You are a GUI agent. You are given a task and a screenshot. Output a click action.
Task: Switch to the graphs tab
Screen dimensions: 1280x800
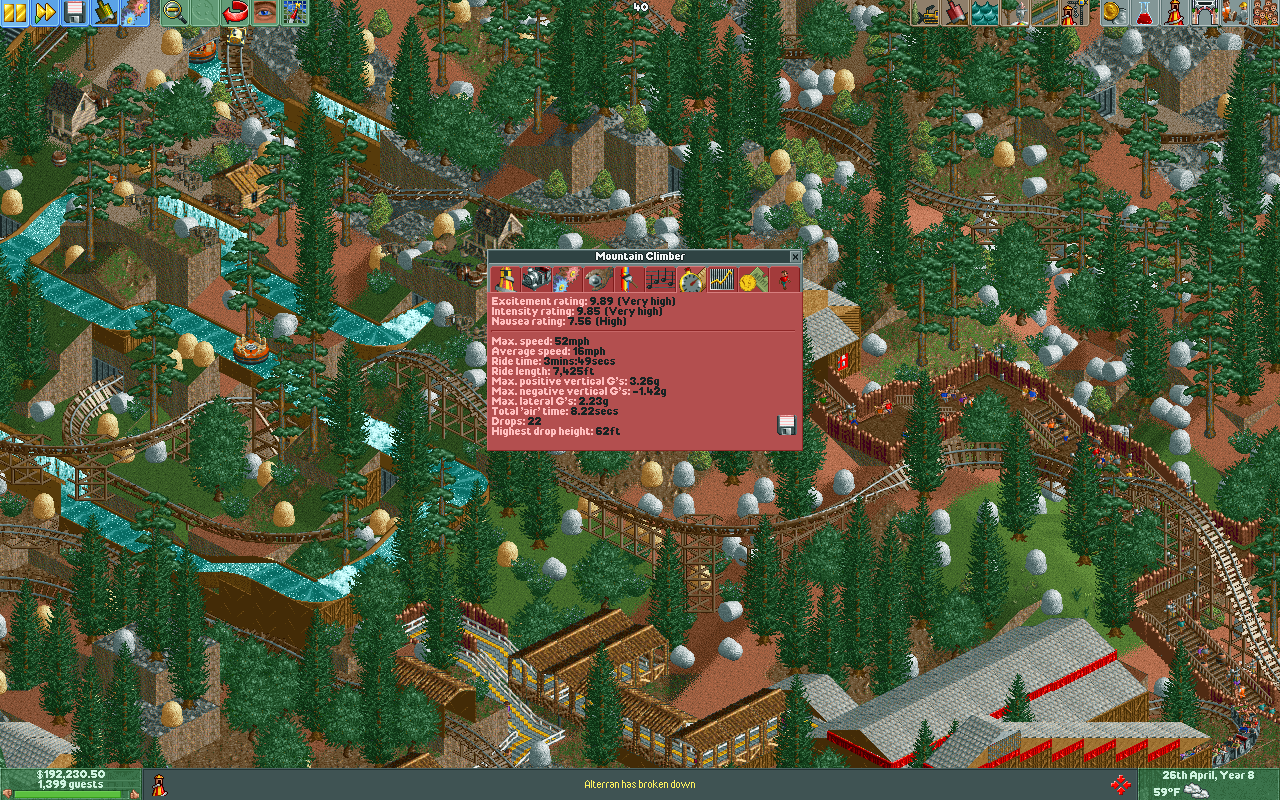[x=720, y=280]
